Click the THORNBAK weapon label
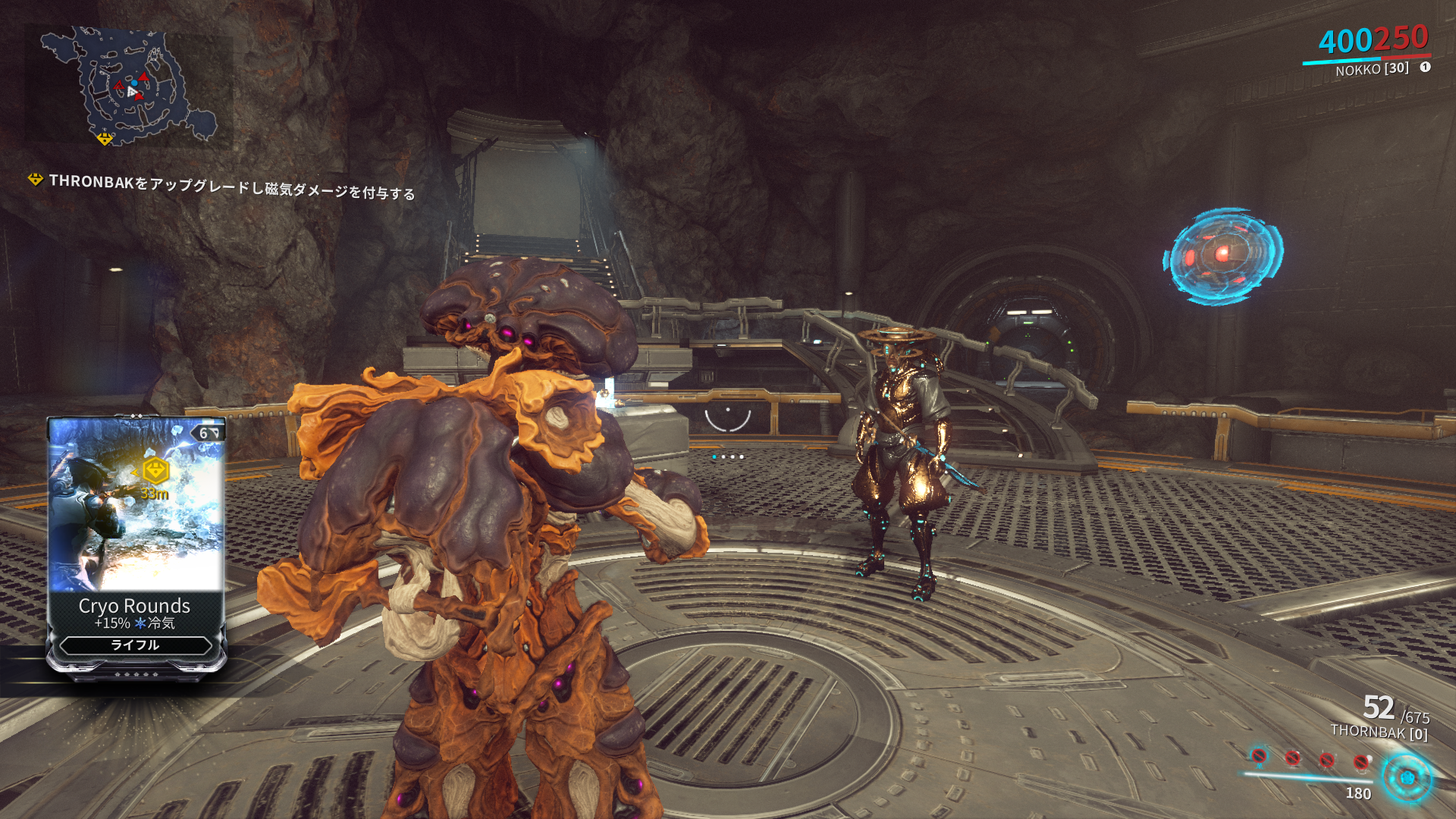Screen dimensions: 1456x819 (1379, 732)
